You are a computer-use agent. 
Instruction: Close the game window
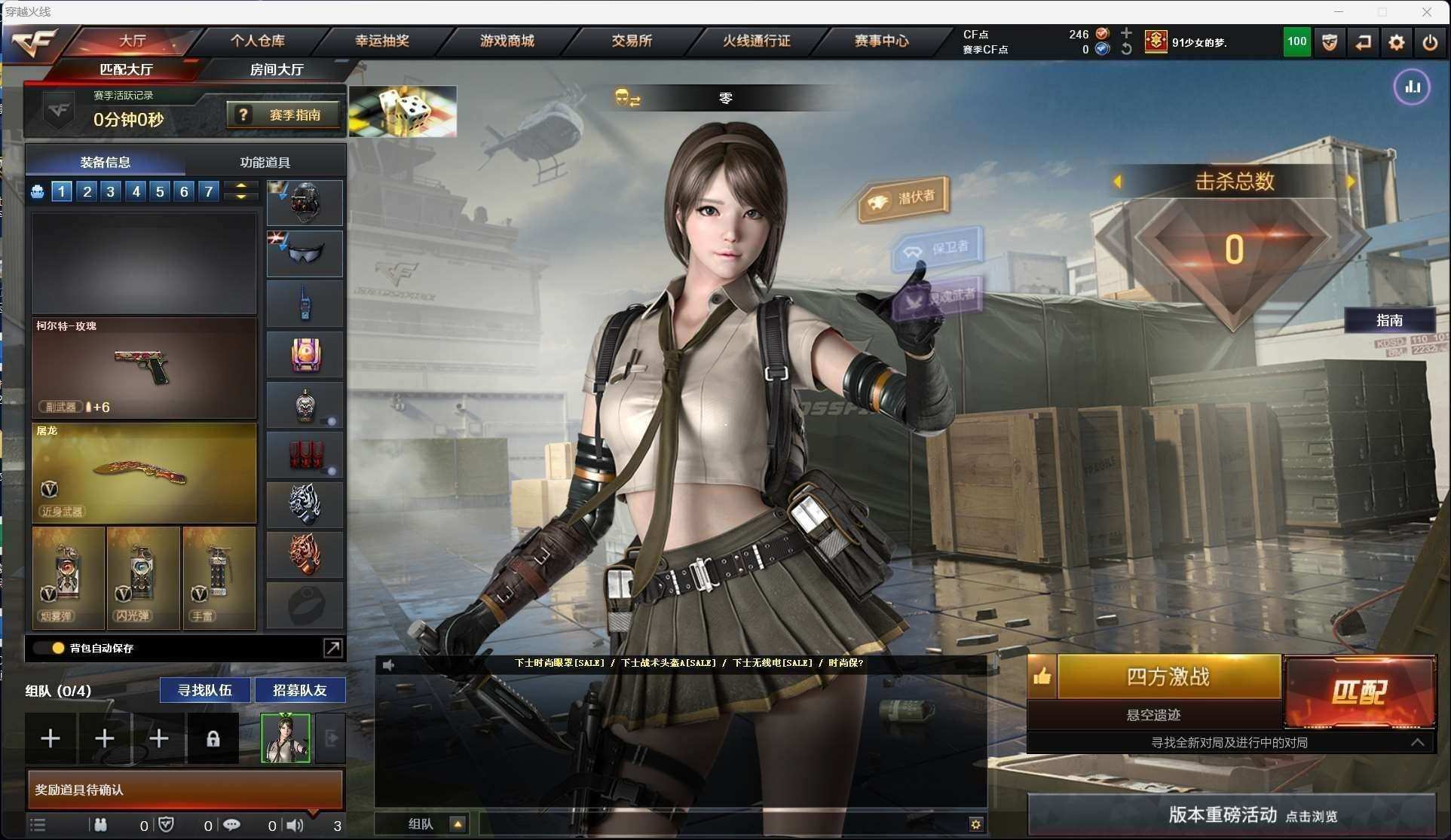pos(1426,11)
